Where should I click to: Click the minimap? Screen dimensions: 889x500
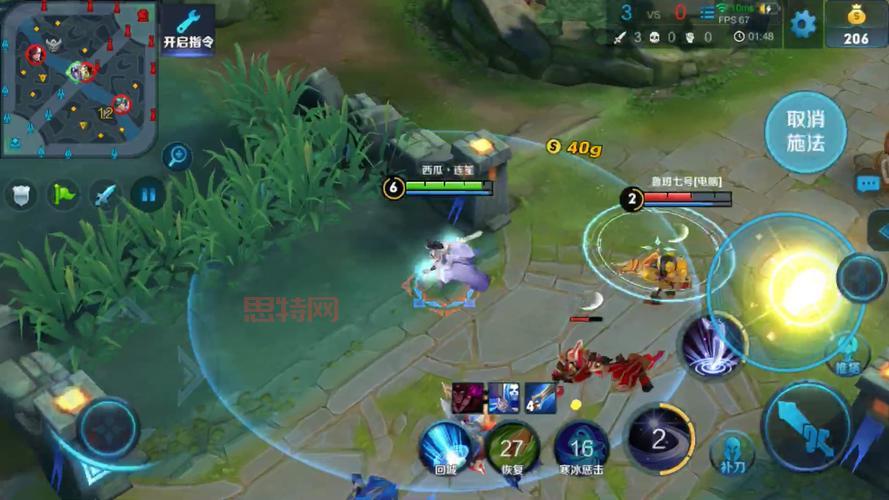coord(79,77)
